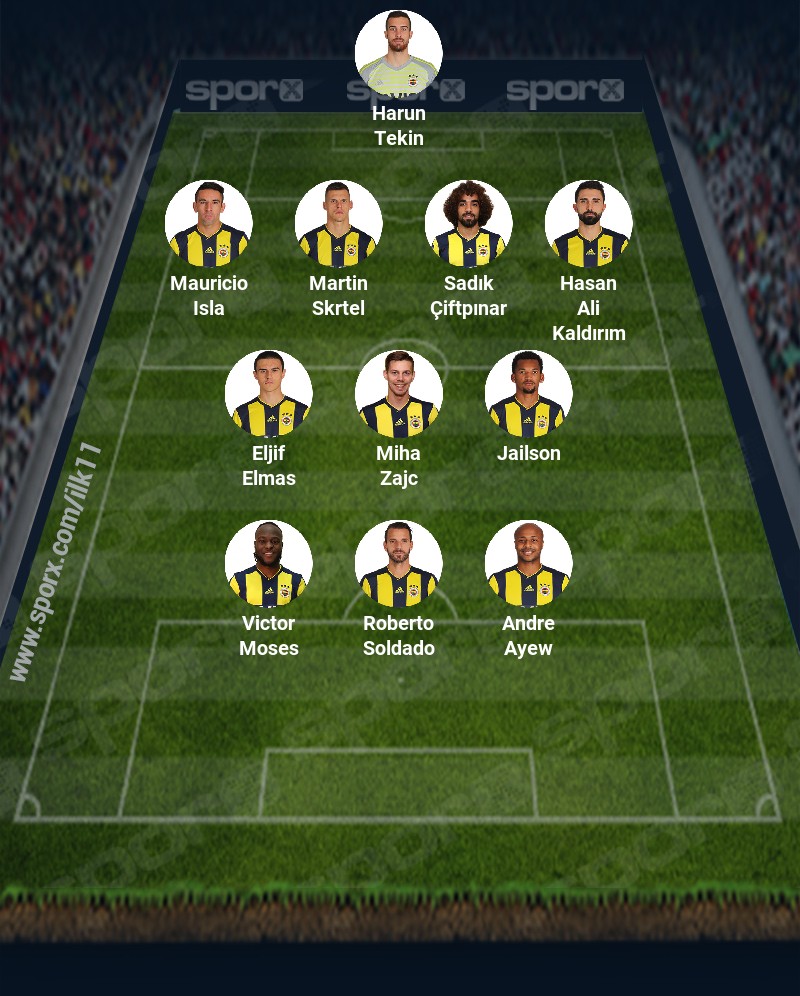This screenshot has height=996, width=800.
Task: Click Martin Skrtel's player portrait
Action: [x=339, y=224]
